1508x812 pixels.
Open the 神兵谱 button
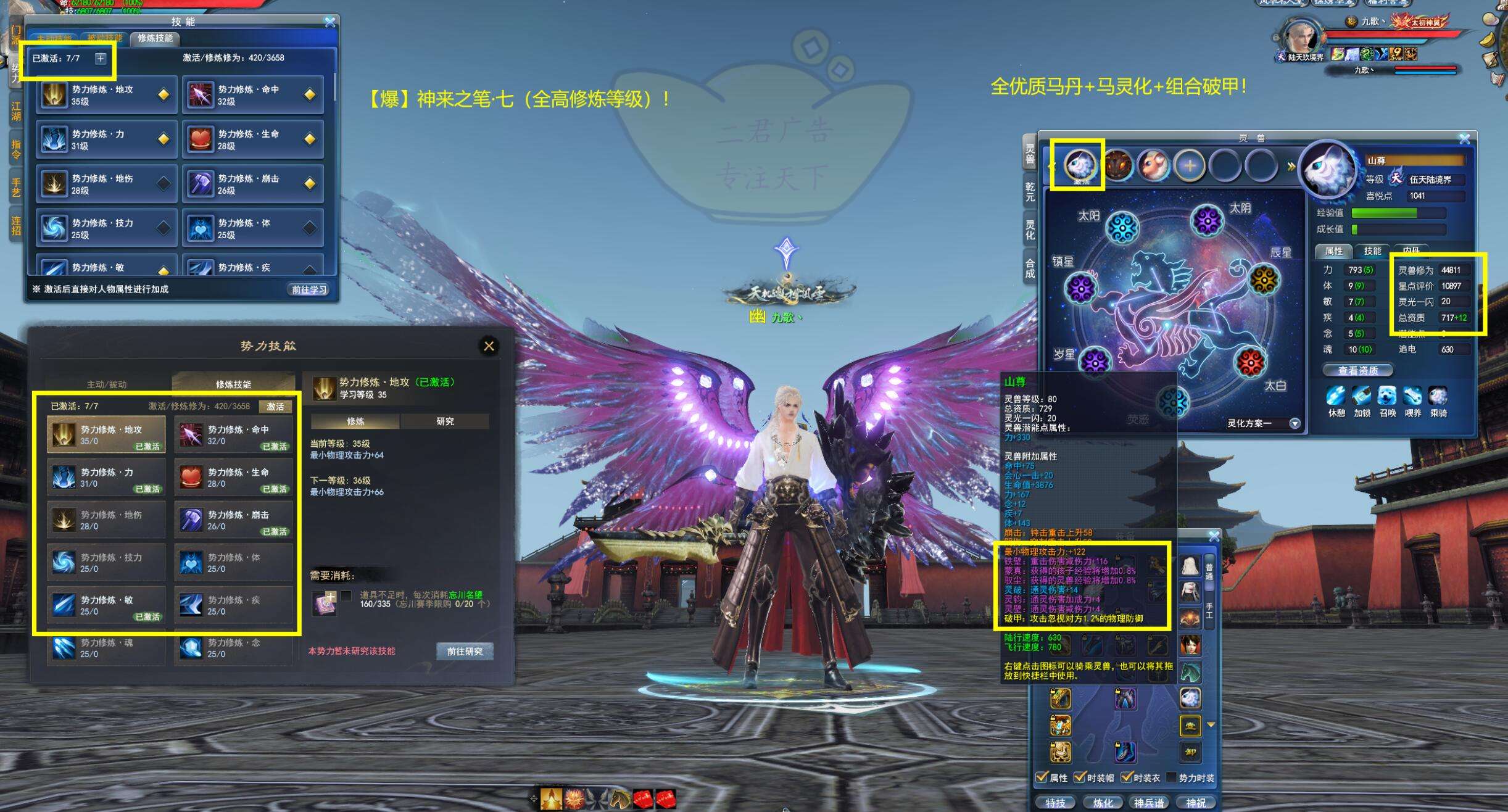[1149, 803]
